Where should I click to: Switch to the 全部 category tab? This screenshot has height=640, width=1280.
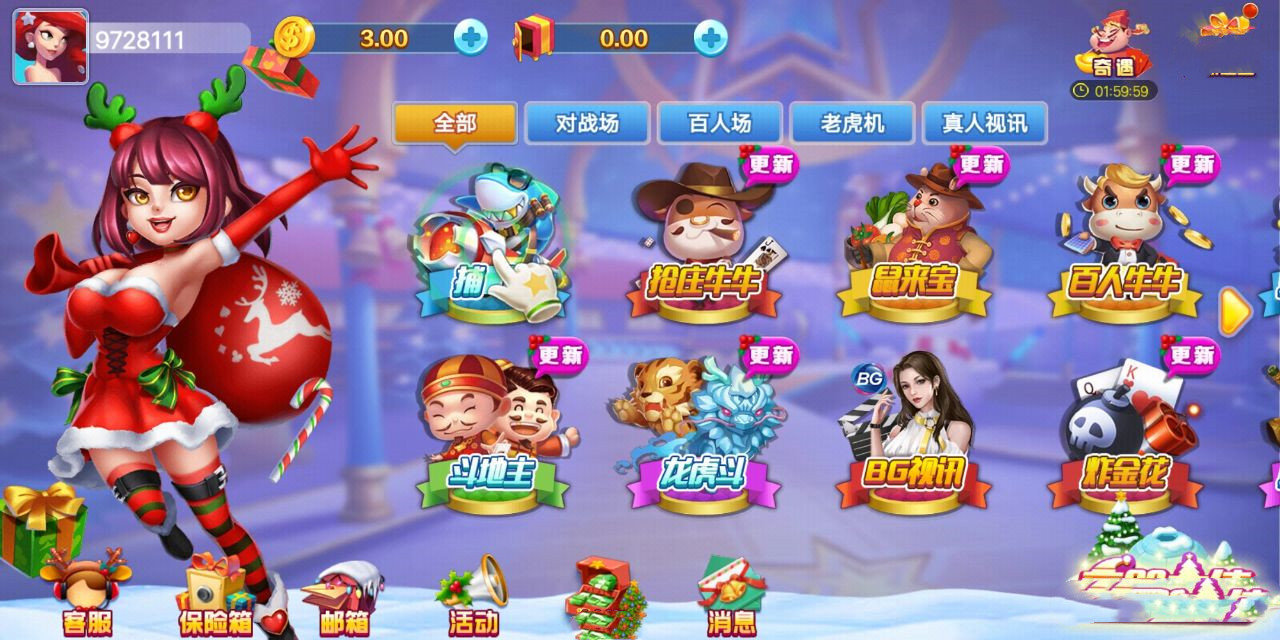pyautogui.click(x=455, y=124)
